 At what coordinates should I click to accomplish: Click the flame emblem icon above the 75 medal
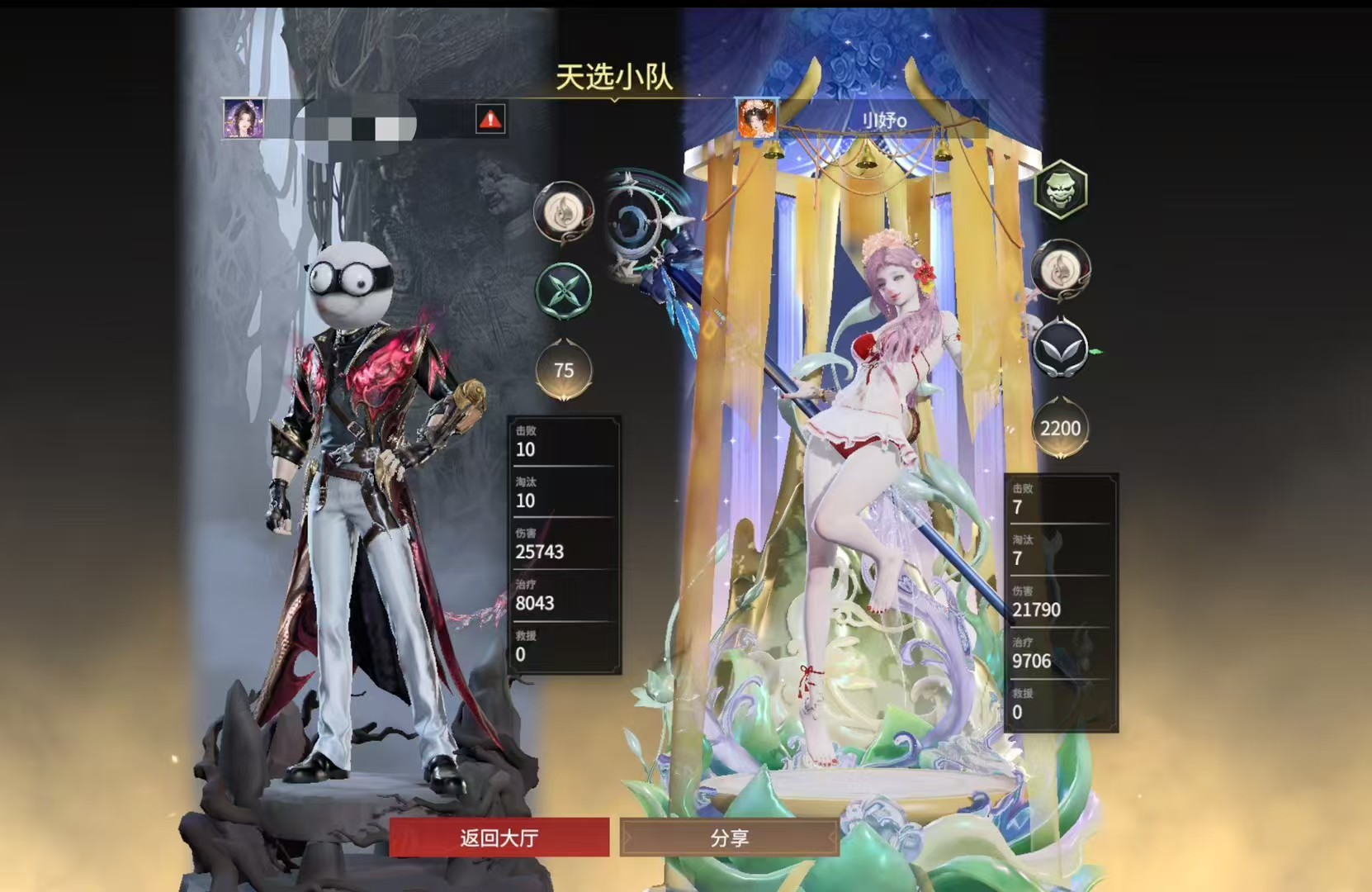pos(564,212)
